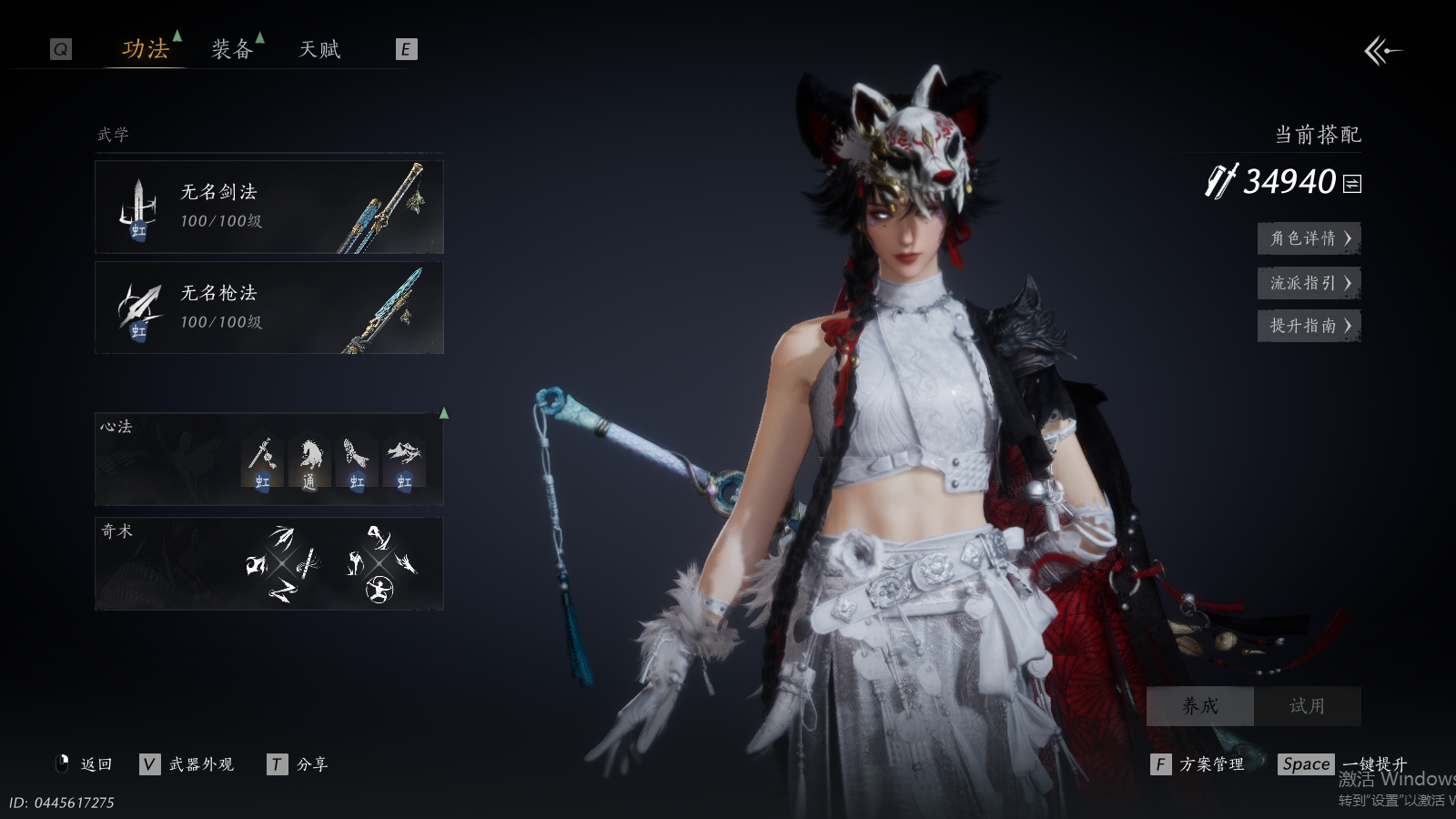Choose the 无名枪法 spear skill slot
Viewport: 1456px width, 819px height.
coord(269,308)
